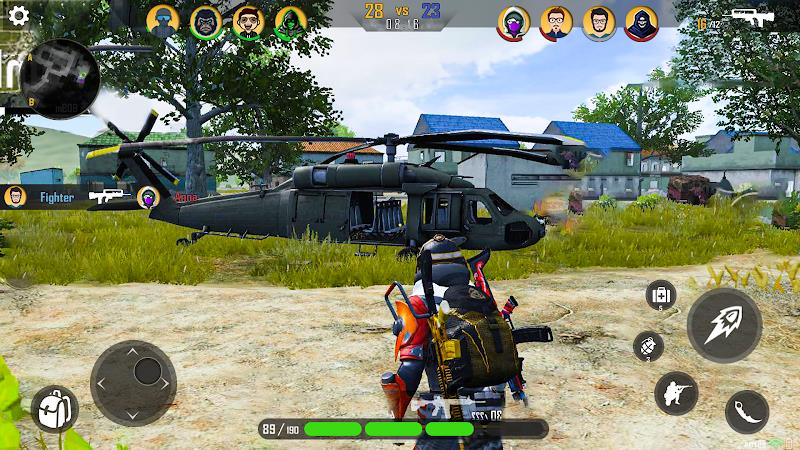Select the gorilla teammate avatar
The width and height of the screenshot is (800, 450).
[x=206, y=22]
